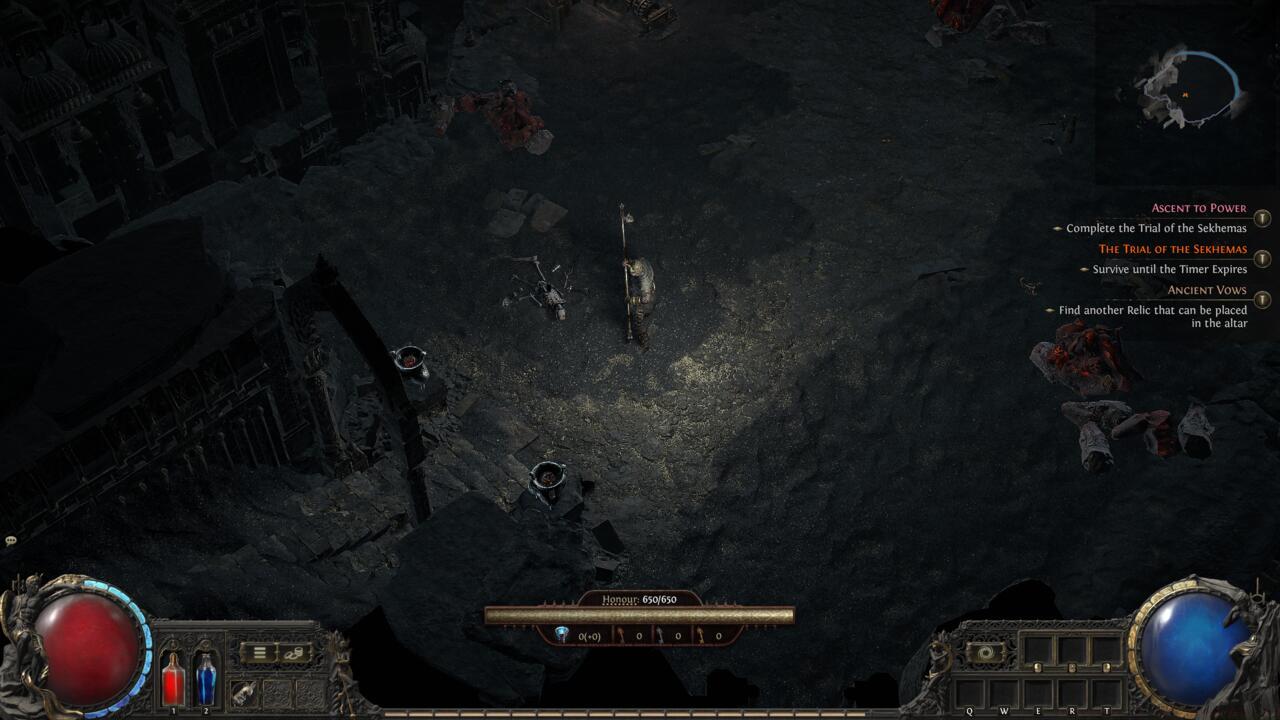Click the bronze key icon counter
1280x720 pixels.
[620, 634]
